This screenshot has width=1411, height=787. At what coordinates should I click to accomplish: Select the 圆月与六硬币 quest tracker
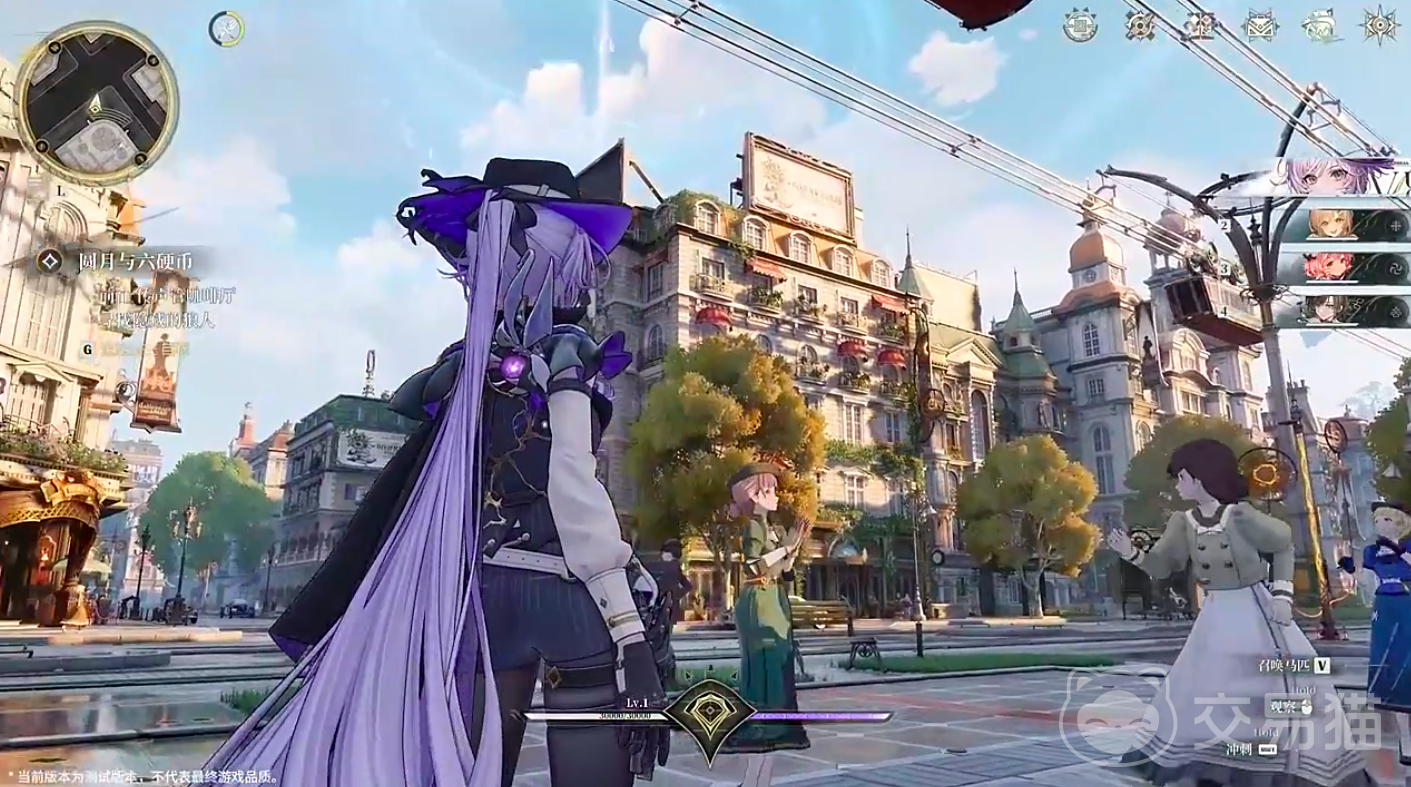coord(135,262)
